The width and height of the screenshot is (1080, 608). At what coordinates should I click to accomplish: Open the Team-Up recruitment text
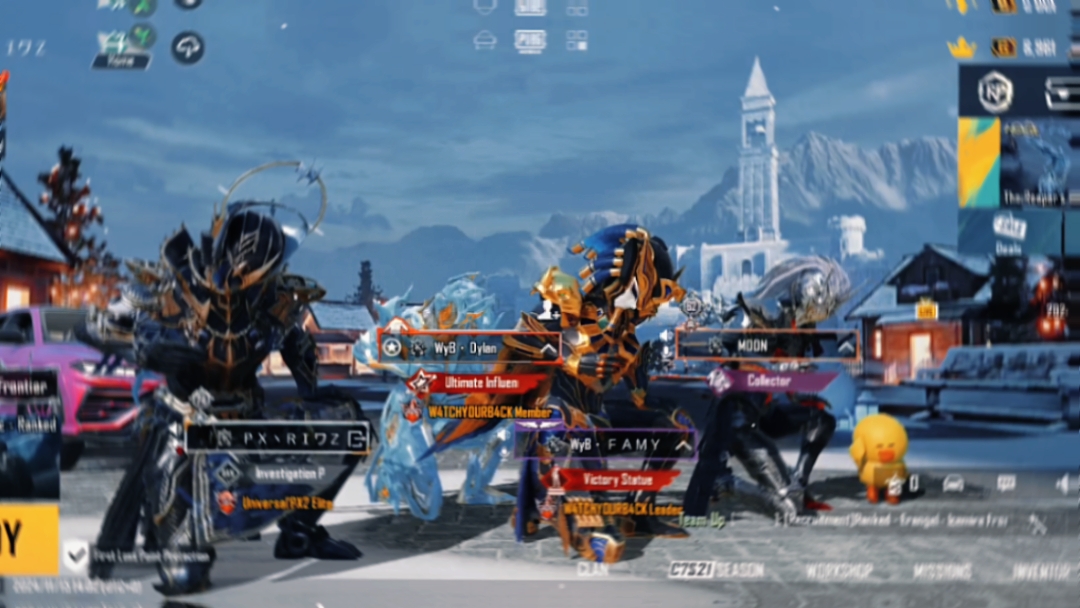click(702, 520)
